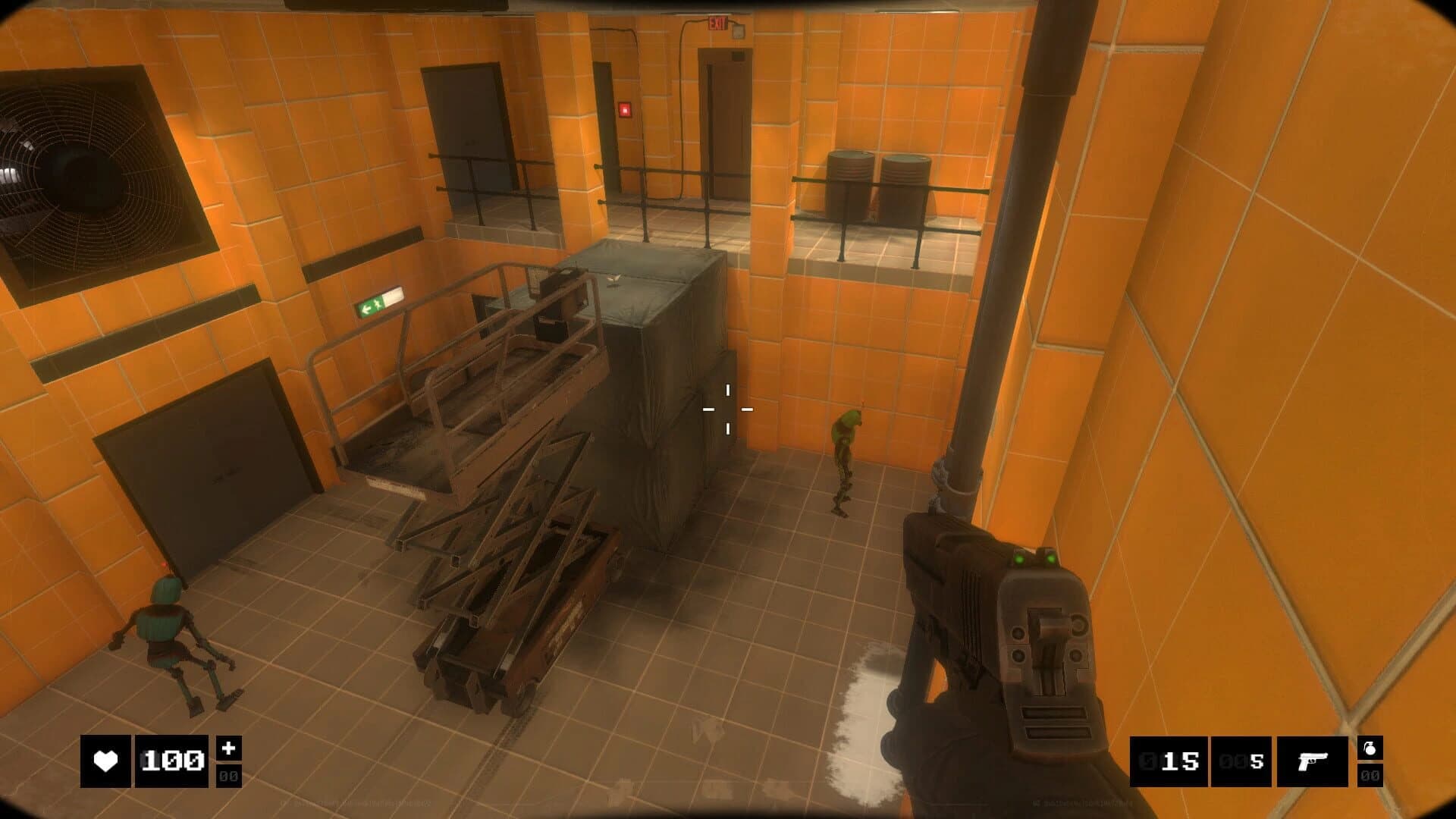Click the heart health icon
Viewport: 1456px width, 819px height.
click(x=106, y=761)
